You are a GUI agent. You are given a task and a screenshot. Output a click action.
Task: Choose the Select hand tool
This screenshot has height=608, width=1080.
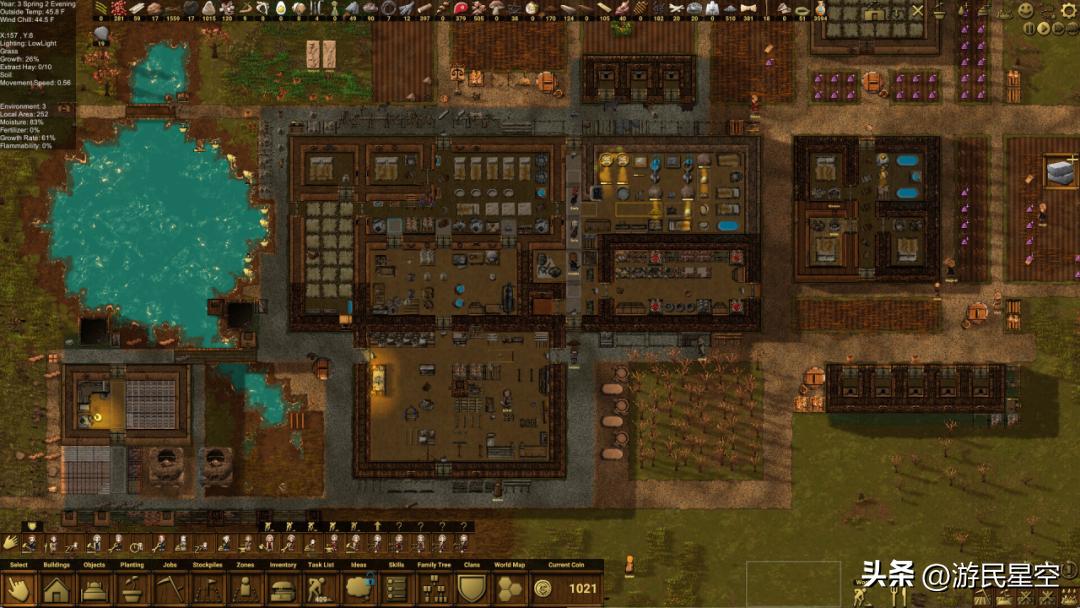(19, 588)
